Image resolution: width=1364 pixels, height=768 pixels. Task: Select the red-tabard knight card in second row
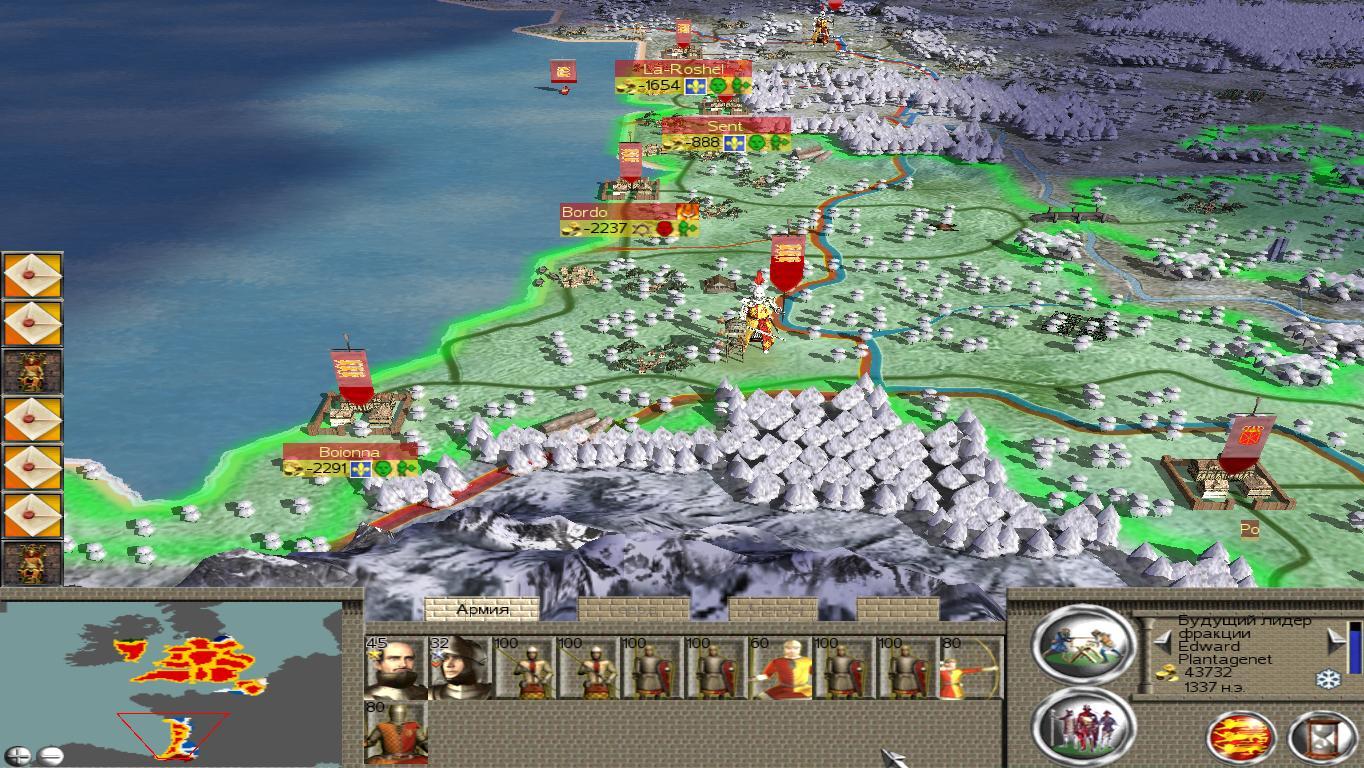tap(395, 733)
